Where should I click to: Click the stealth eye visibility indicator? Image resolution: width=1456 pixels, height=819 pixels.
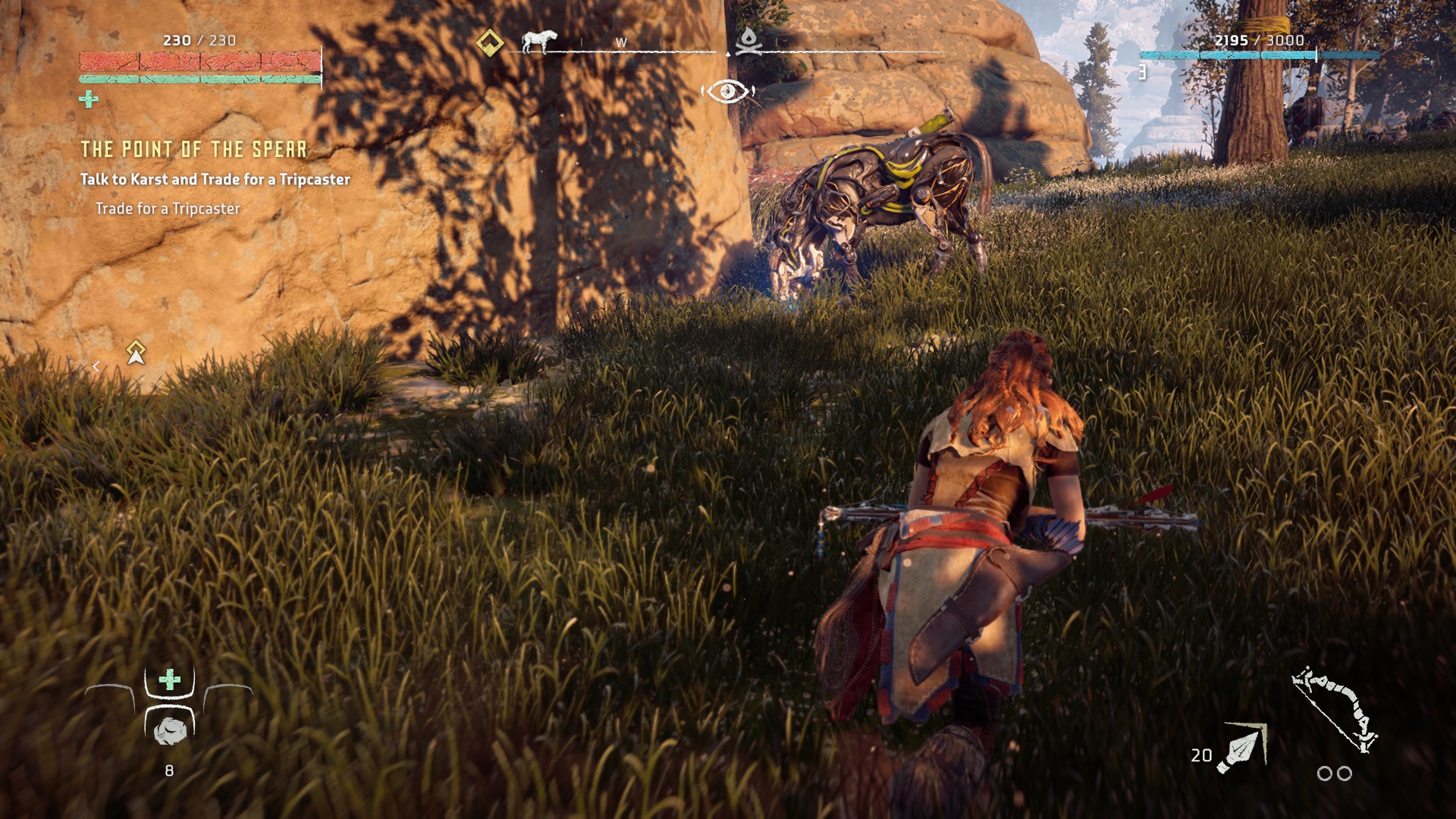point(727,92)
